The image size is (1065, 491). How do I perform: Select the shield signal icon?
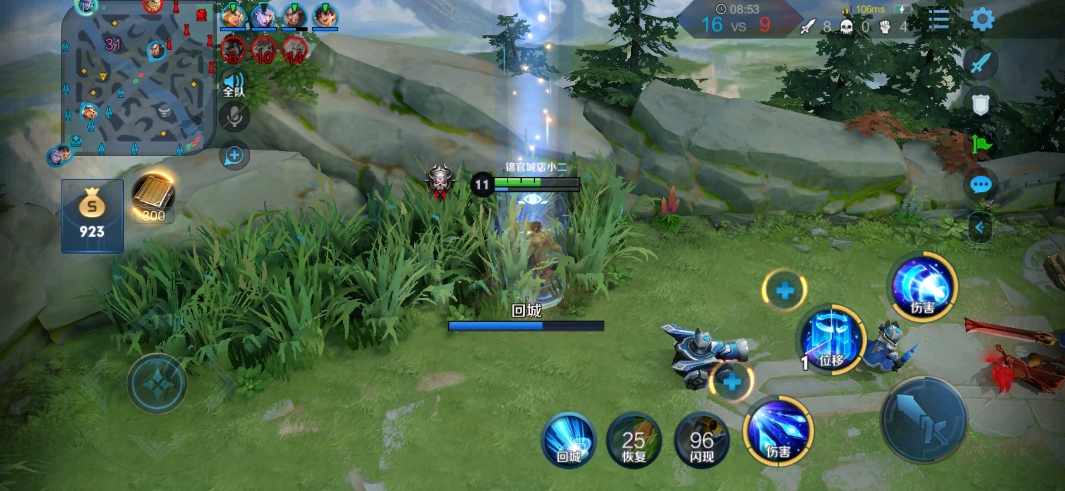point(981,103)
